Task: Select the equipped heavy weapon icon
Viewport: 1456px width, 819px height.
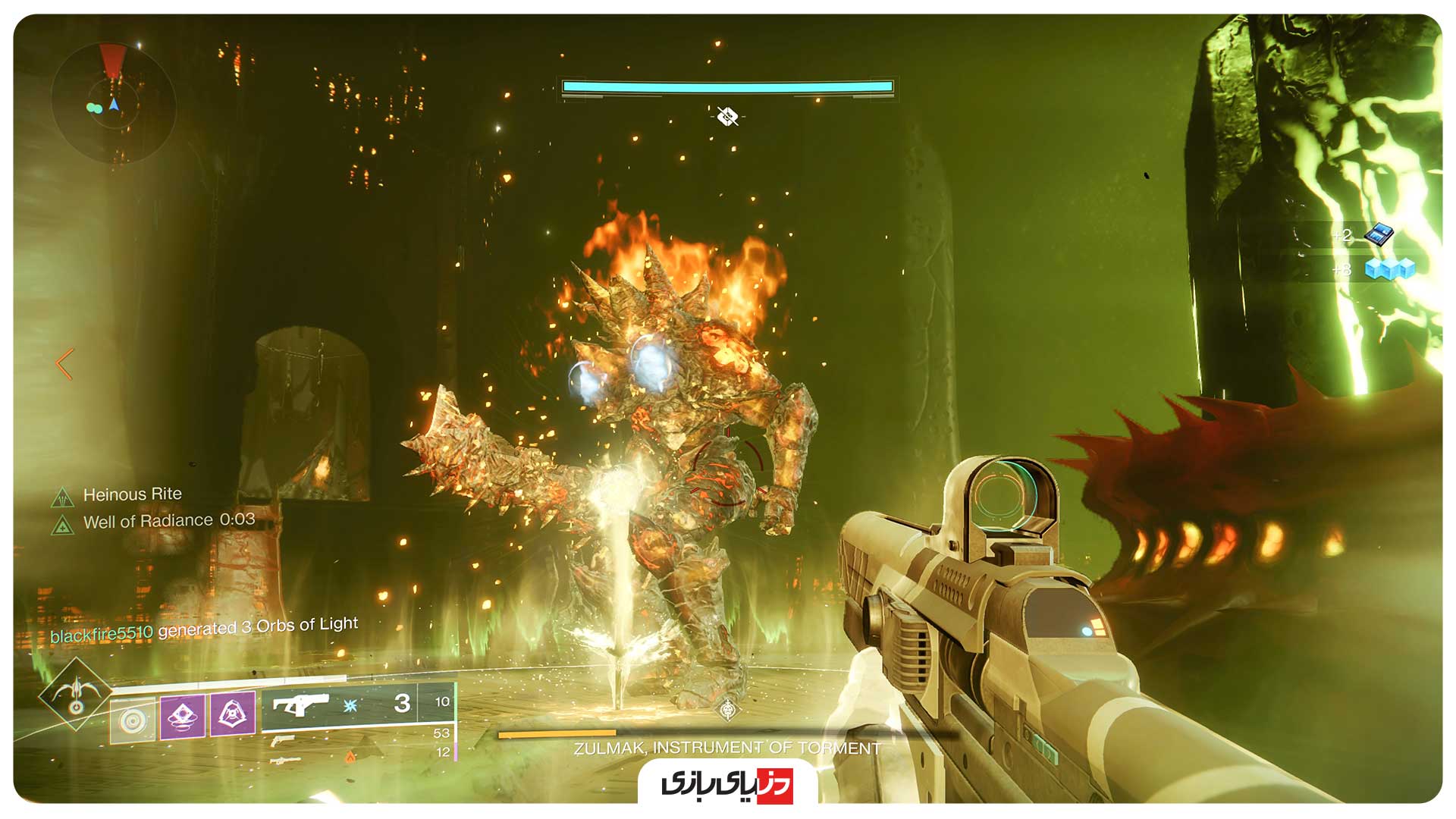Action: click(x=300, y=706)
